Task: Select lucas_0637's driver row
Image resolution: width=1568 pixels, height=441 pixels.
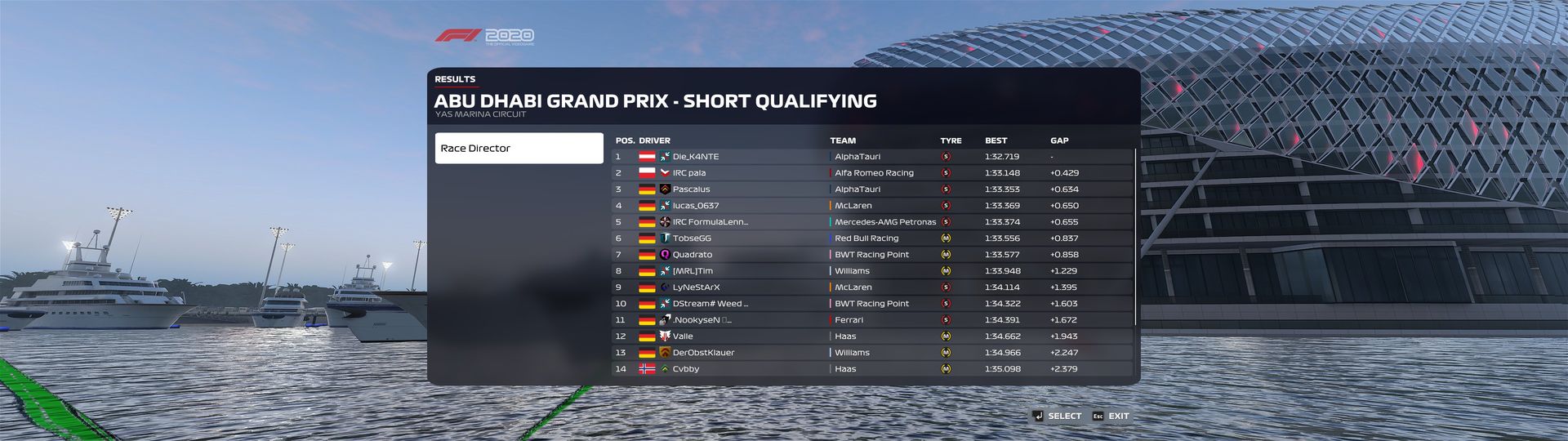Action: click(871, 206)
